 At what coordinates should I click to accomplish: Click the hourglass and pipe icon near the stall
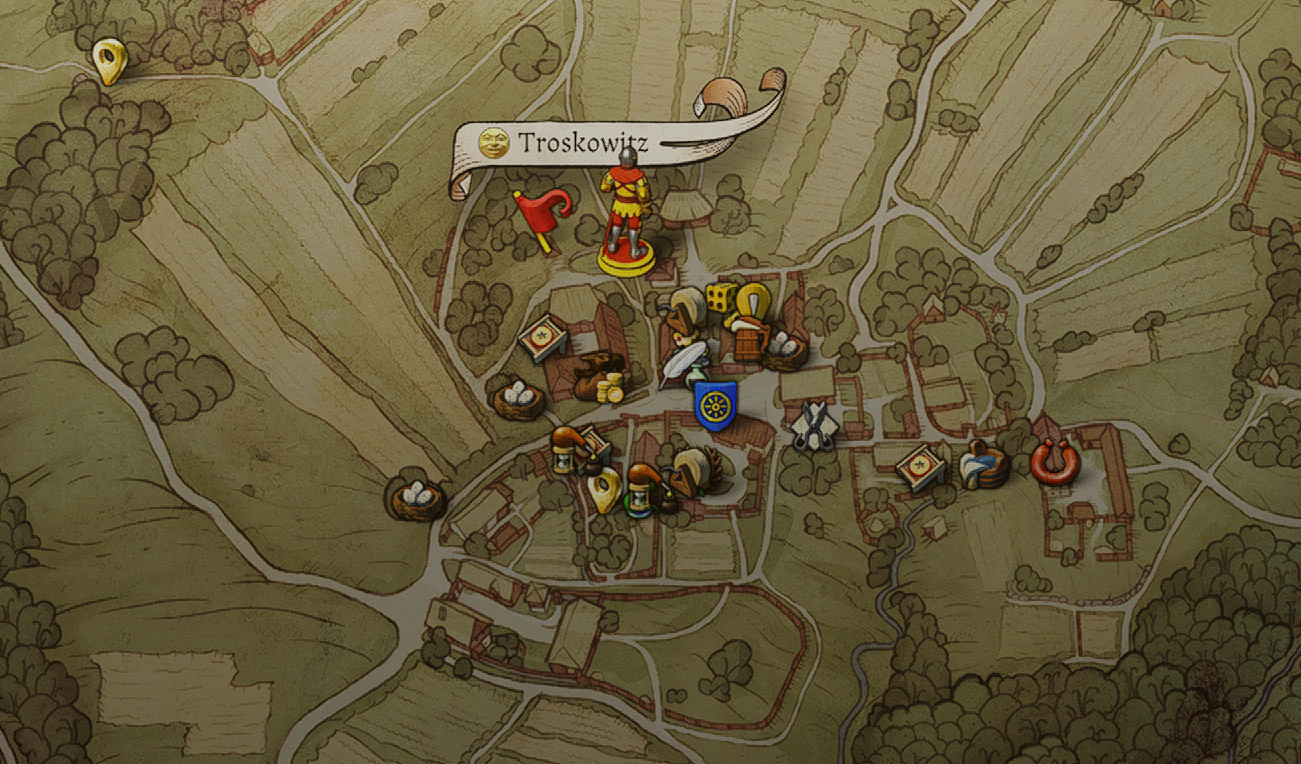pos(567,460)
